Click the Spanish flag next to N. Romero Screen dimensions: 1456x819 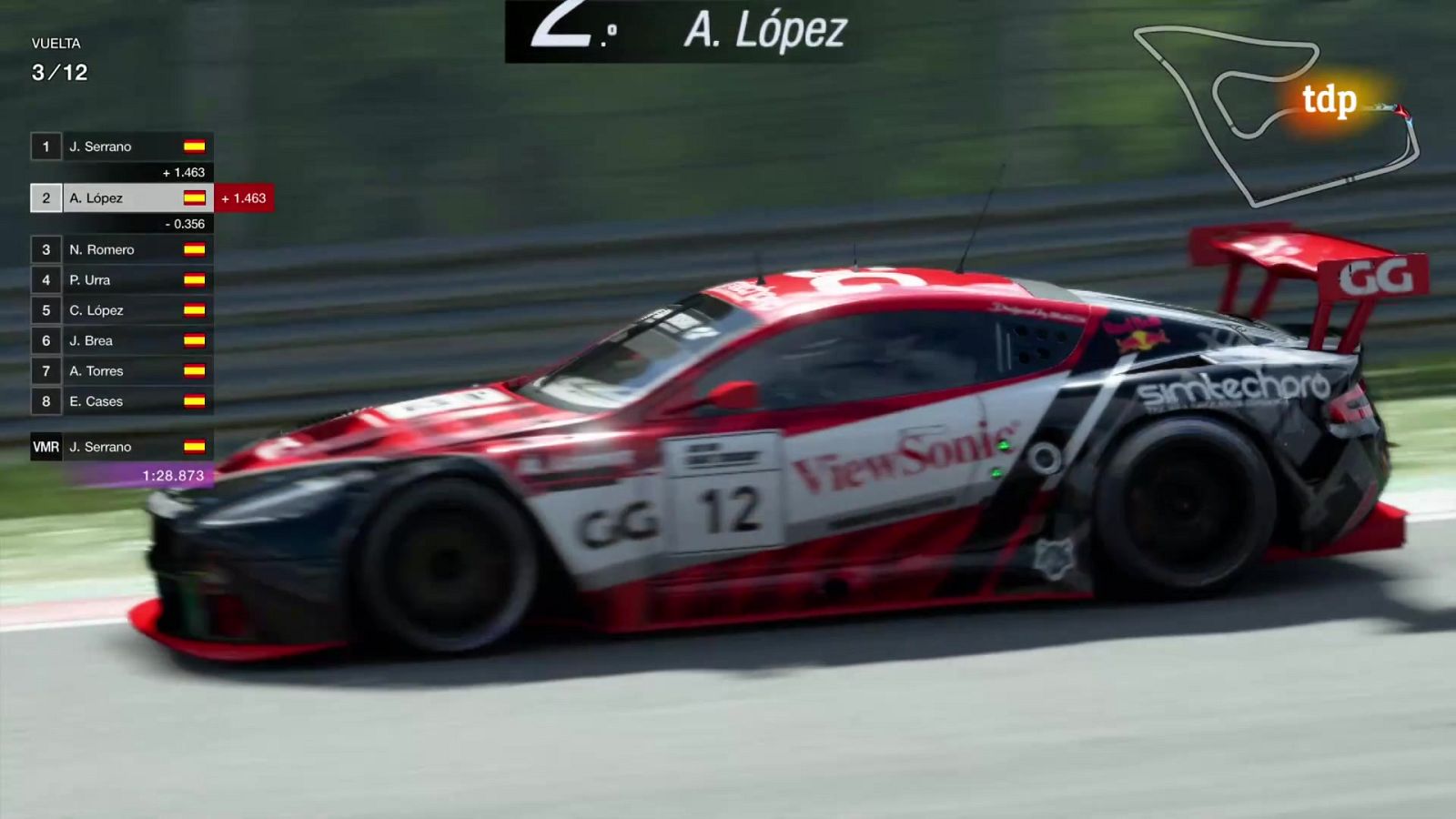tap(195, 249)
